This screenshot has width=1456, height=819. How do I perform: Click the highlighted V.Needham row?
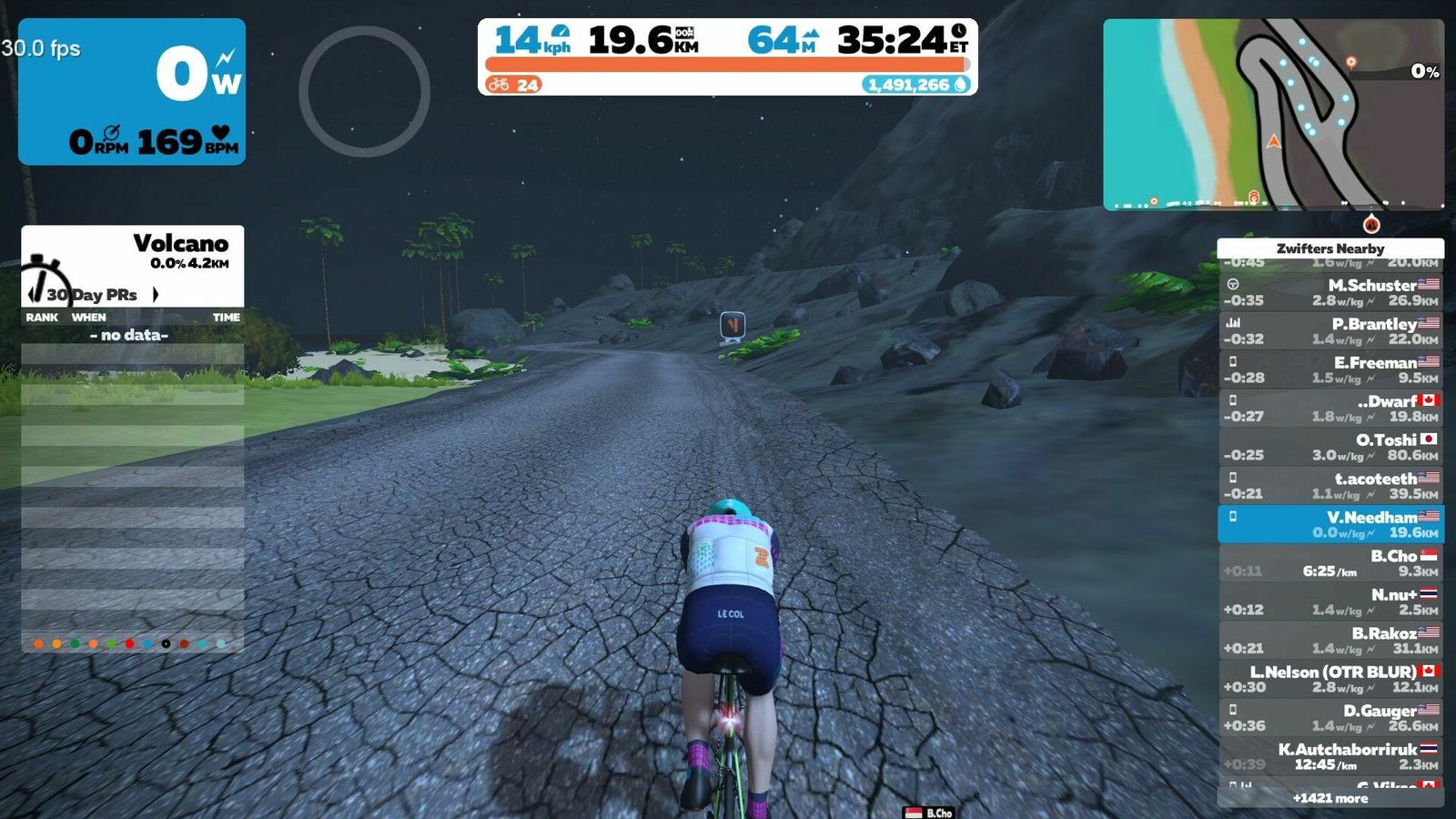[1330, 524]
